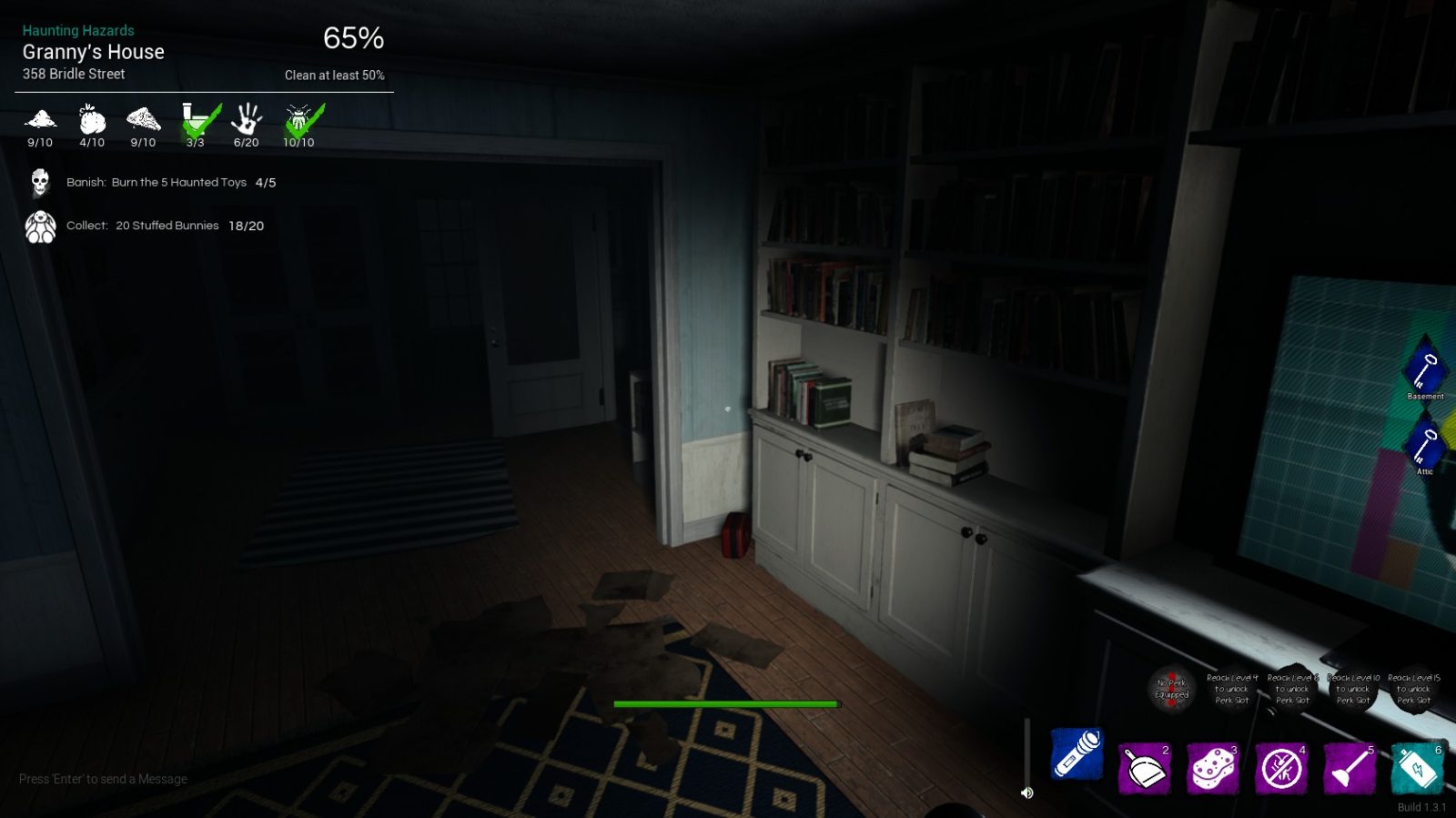Image resolution: width=1456 pixels, height=818 pixels.
Task: Click the Banish Haunted Toys skull objective
Action: 40,183
